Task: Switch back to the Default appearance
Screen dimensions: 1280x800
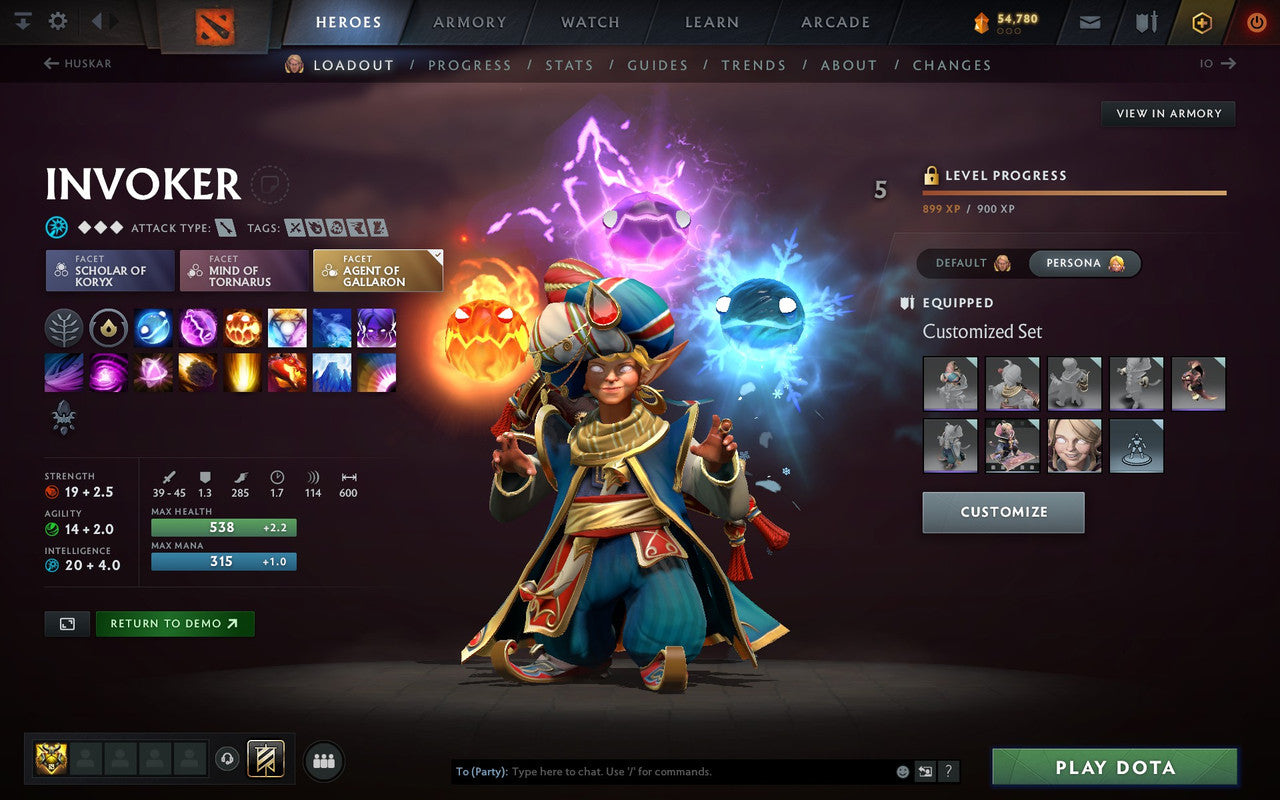Action: (968, 263)
